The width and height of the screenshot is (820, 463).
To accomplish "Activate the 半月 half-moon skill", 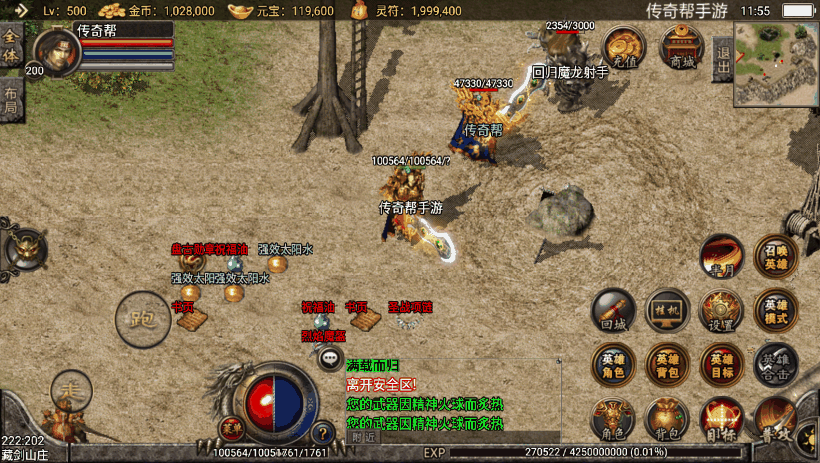I will coord(721,257).
